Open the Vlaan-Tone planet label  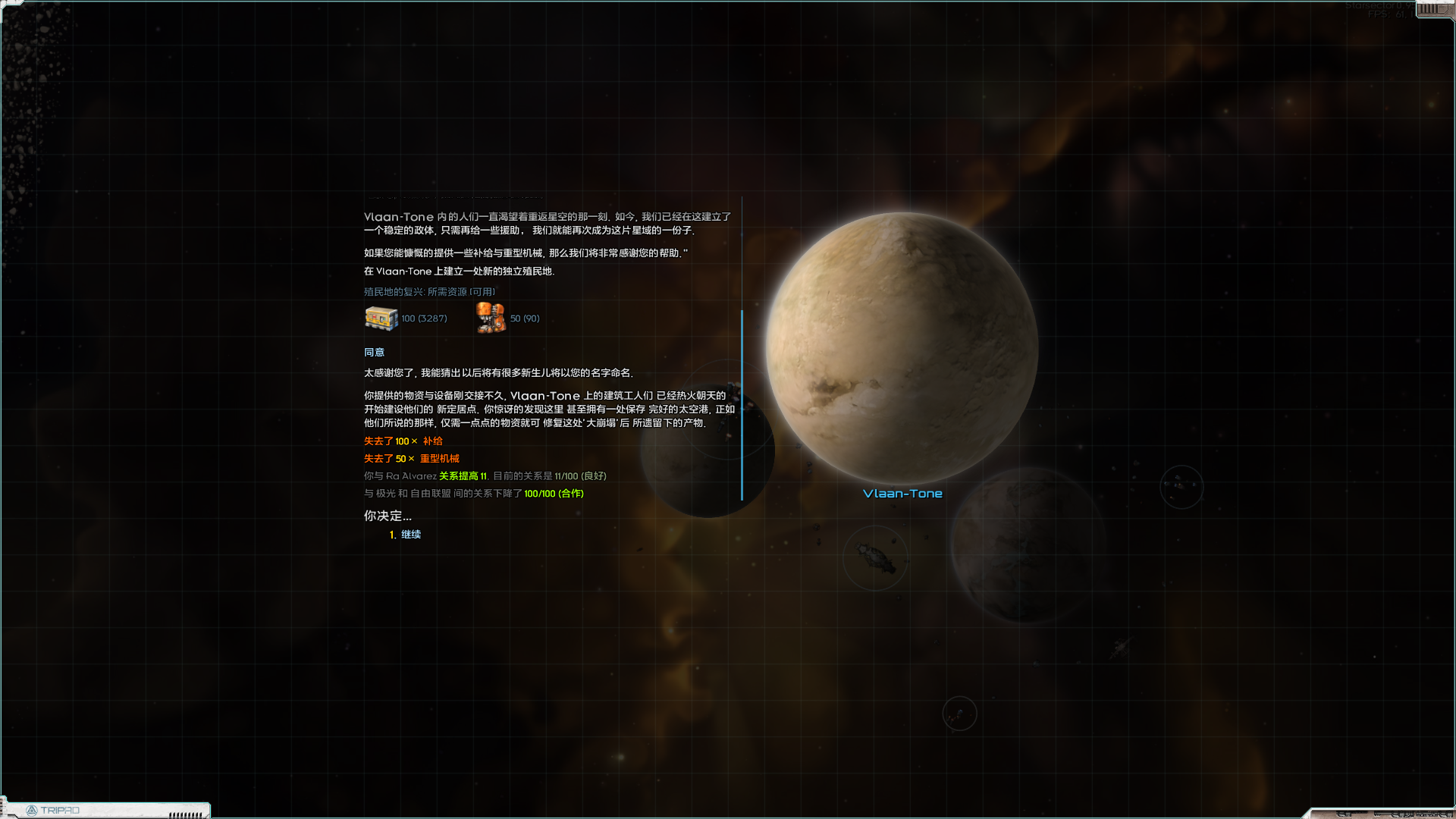[x=902, y=493]
